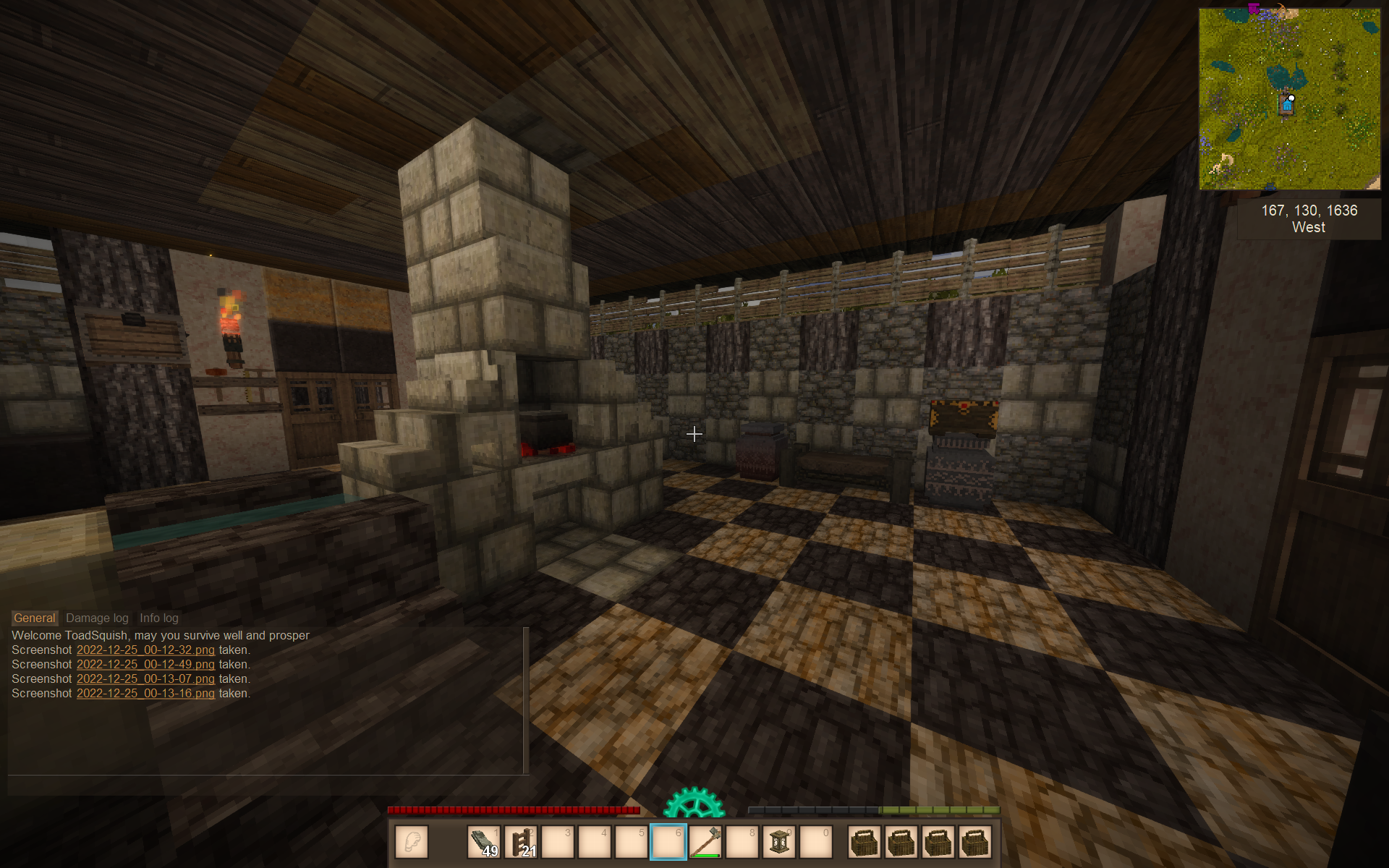Select the lantern hotbar slot

pyautogui.click(x=779, y=842)
